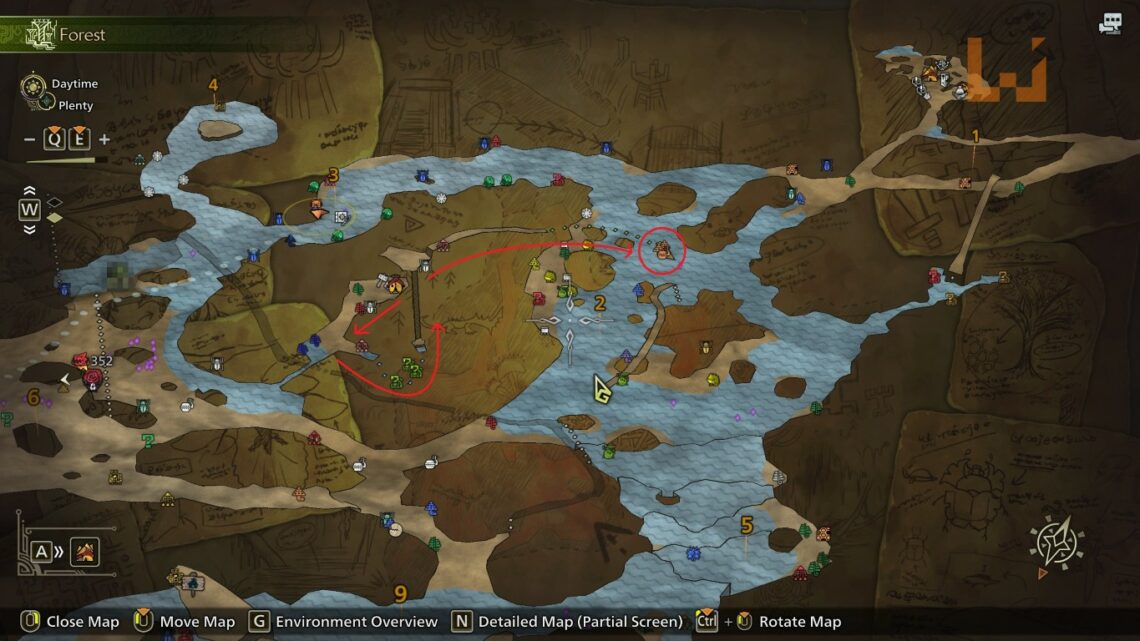Select the area 3 number marker
Image resolution: width=1140 pixels, height=641 pixels.
[333, 175]
